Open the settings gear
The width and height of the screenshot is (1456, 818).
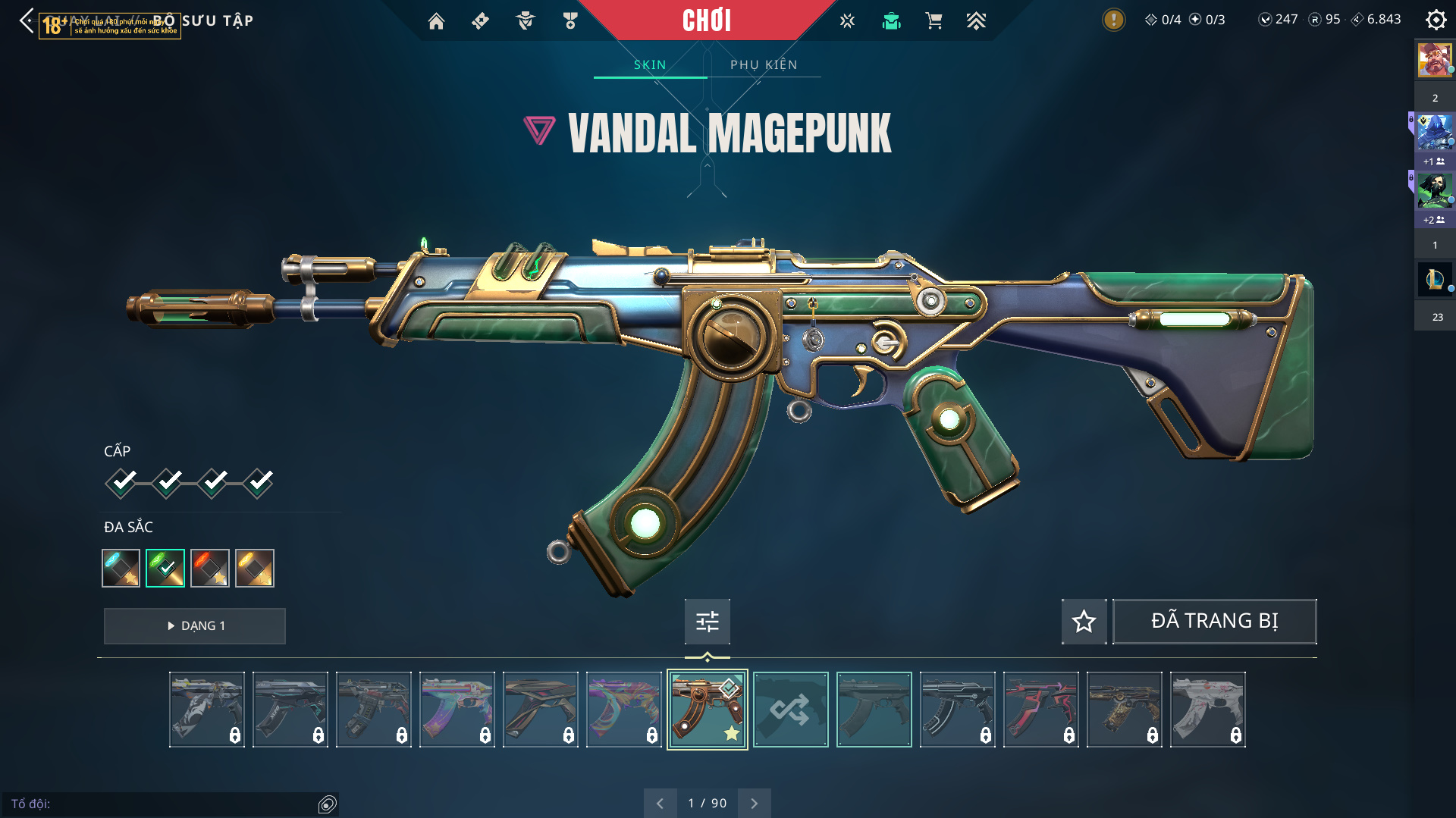pos(1436,20)
